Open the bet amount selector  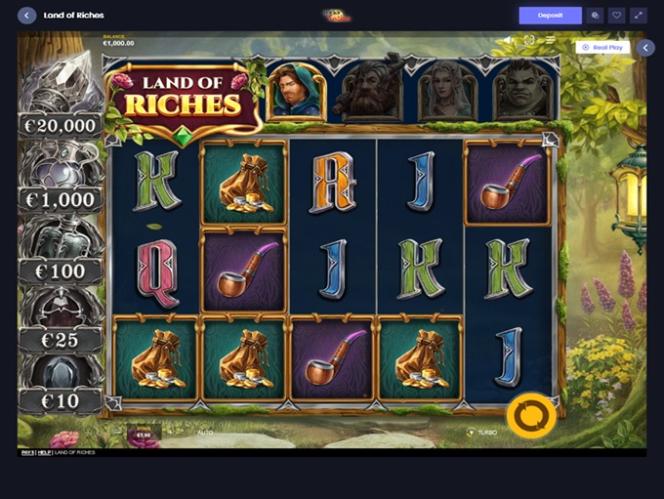point(143,435)
